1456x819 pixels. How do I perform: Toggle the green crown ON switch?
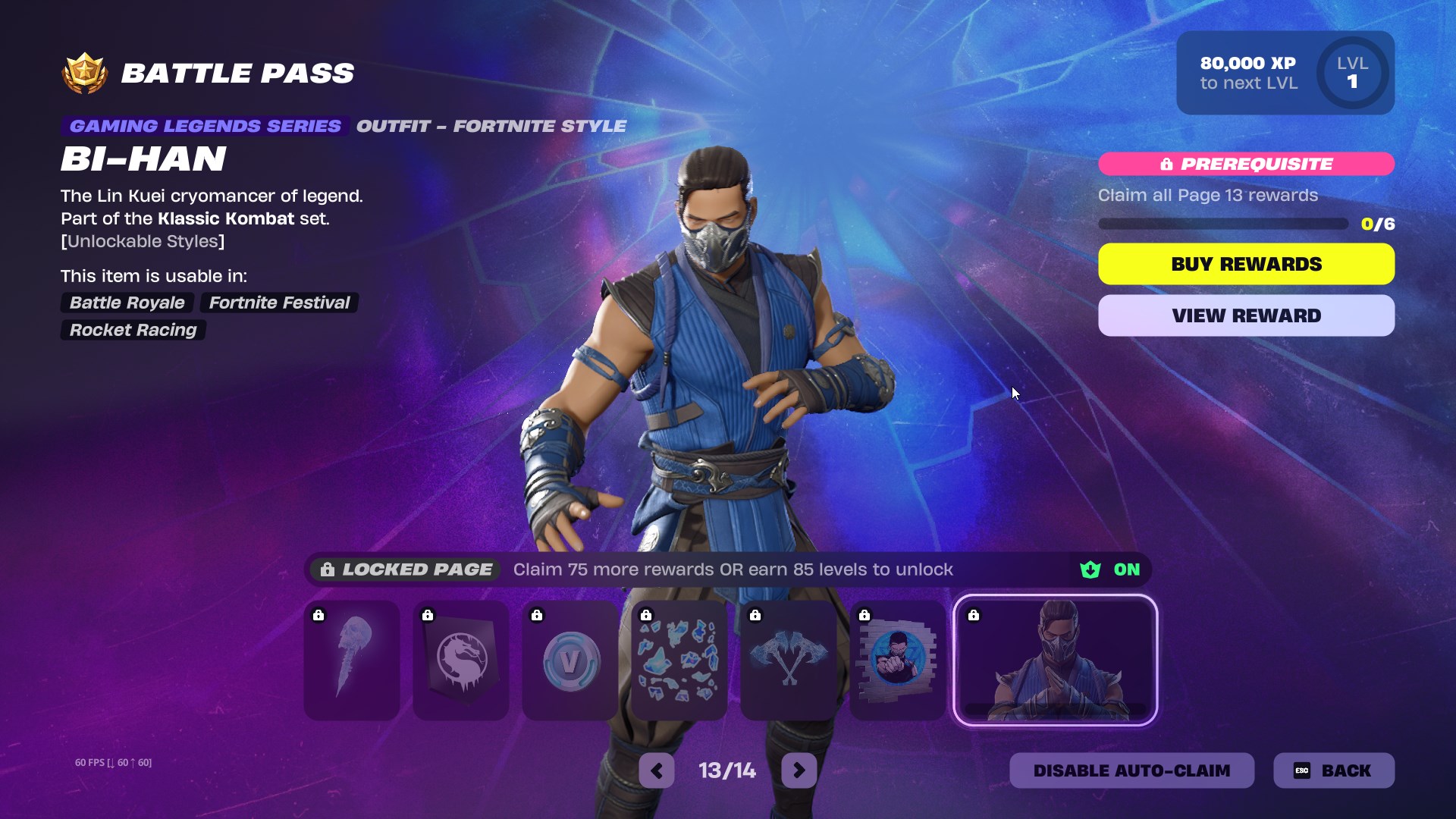click(1110, 570)
